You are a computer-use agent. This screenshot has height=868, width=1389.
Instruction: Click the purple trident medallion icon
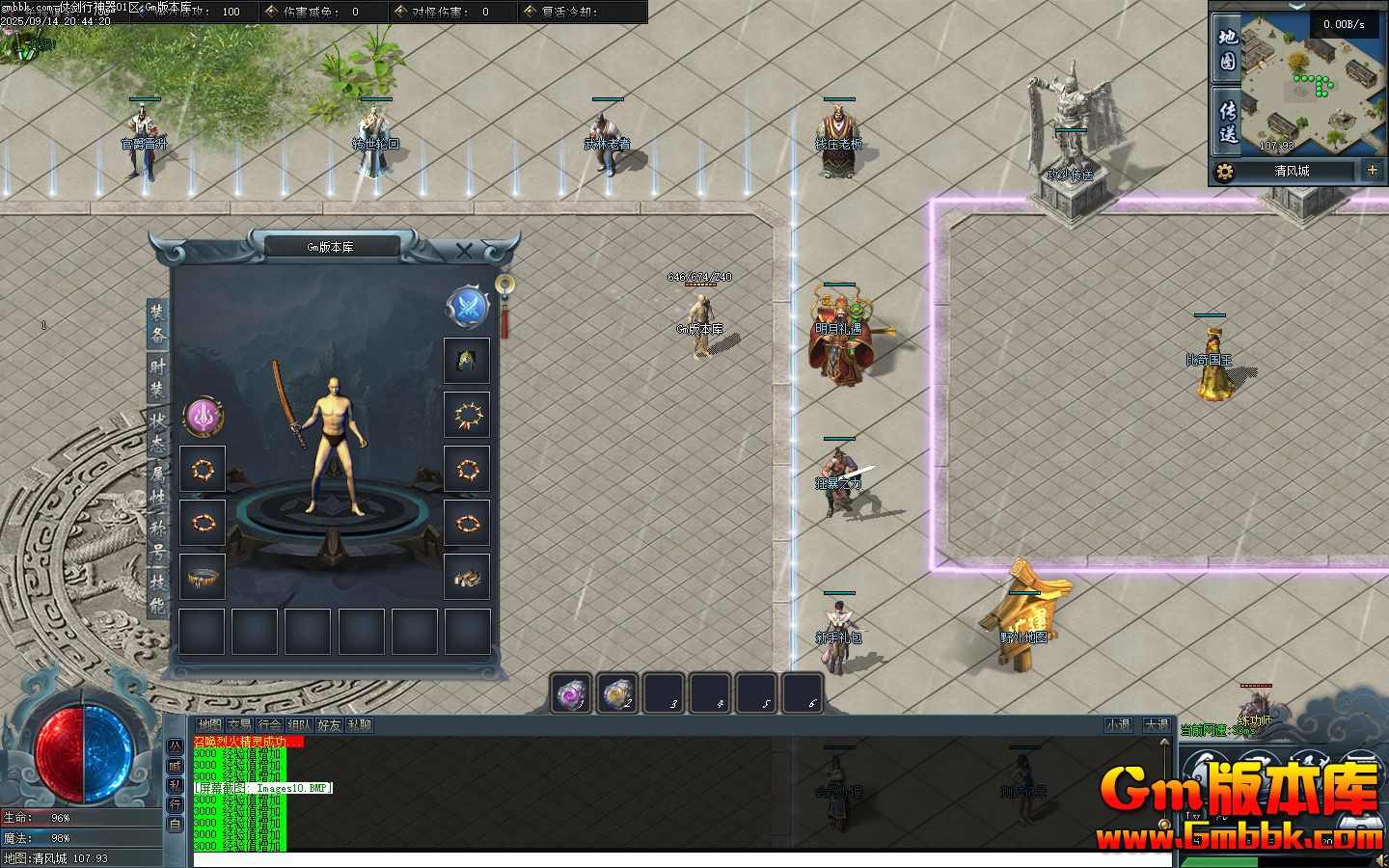click(204, 417)
